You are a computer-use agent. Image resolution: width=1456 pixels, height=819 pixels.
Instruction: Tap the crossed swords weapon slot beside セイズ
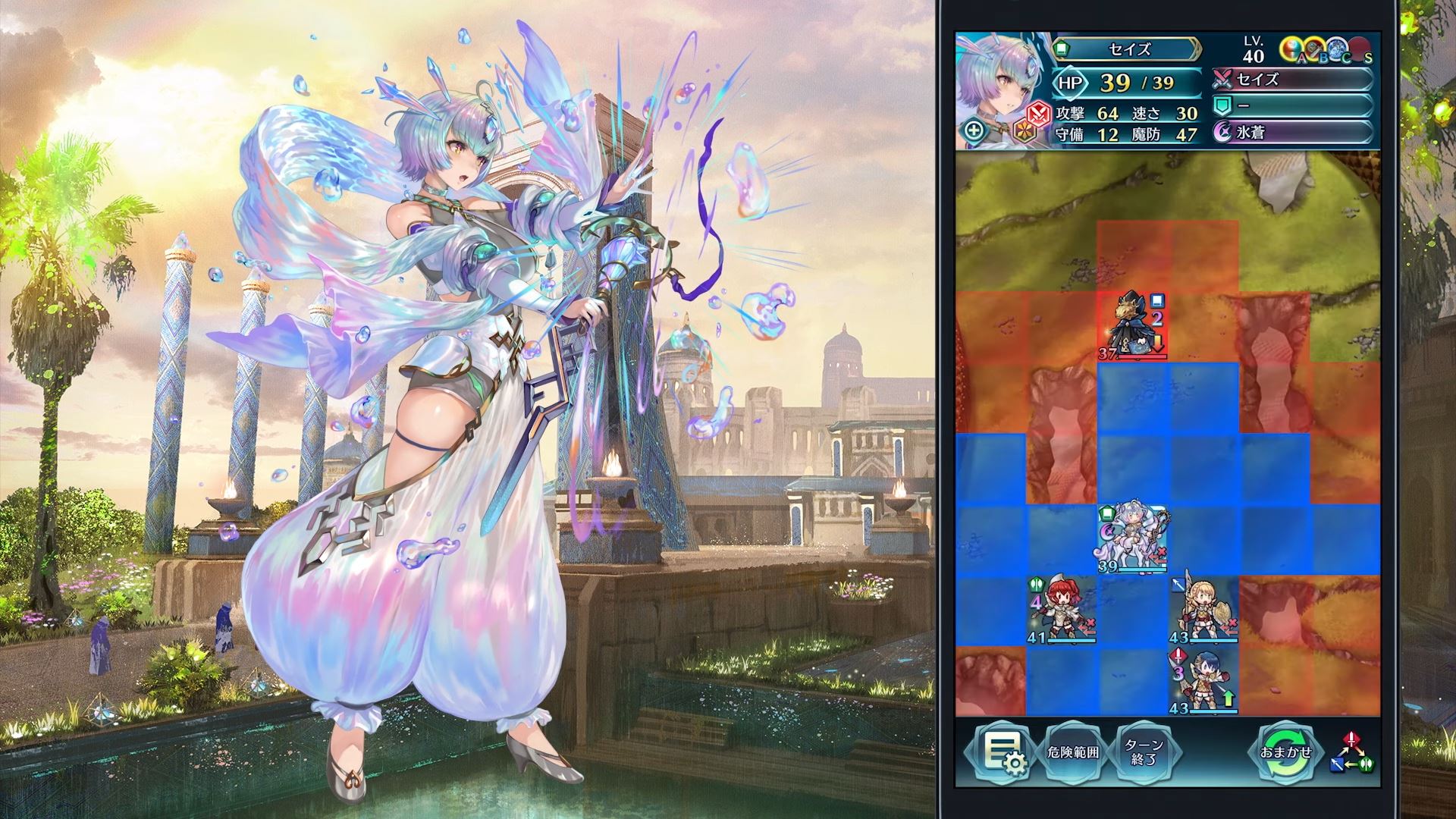coord(1222,80)
